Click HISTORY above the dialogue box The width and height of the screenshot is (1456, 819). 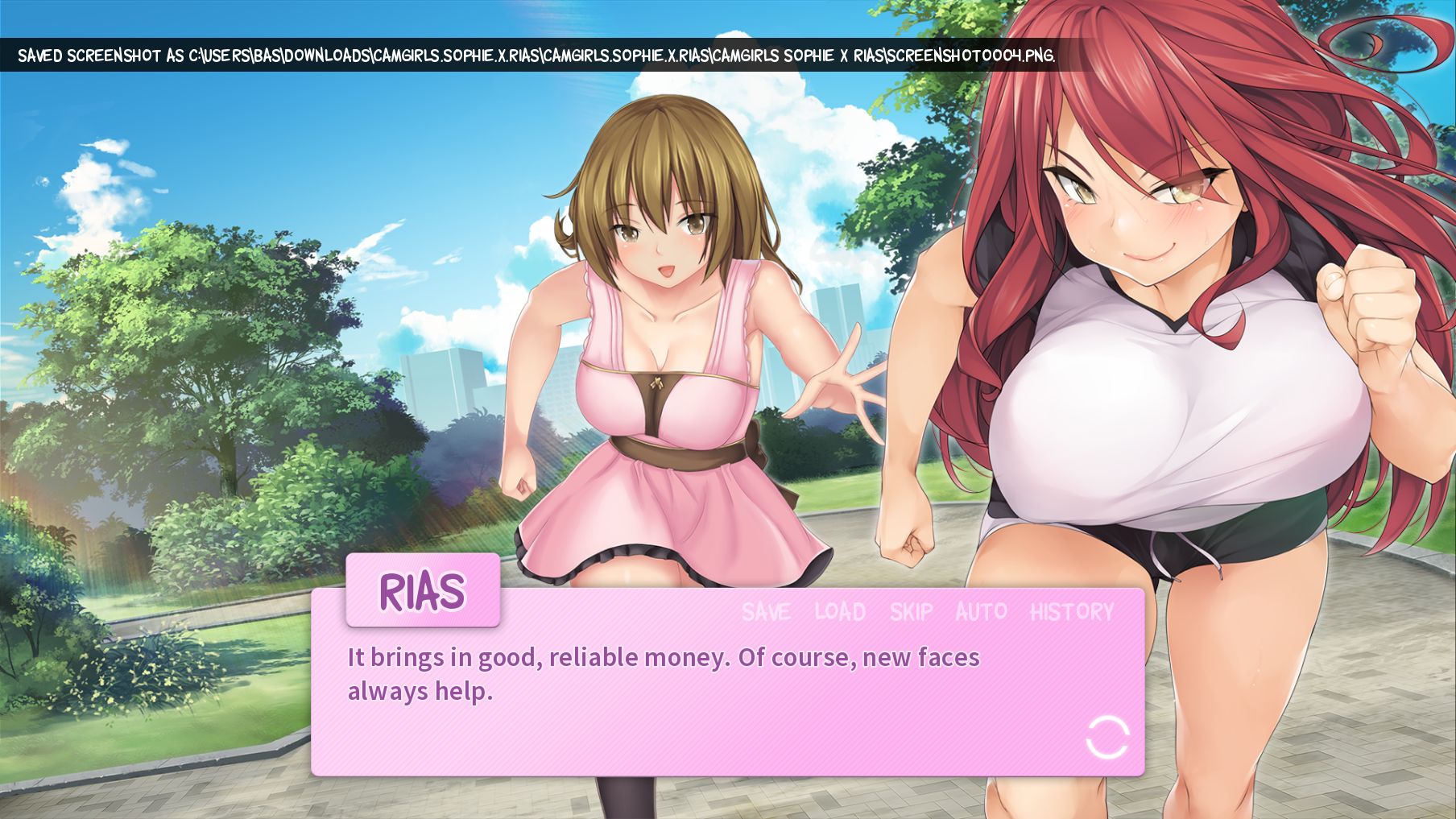point(1072,612)
